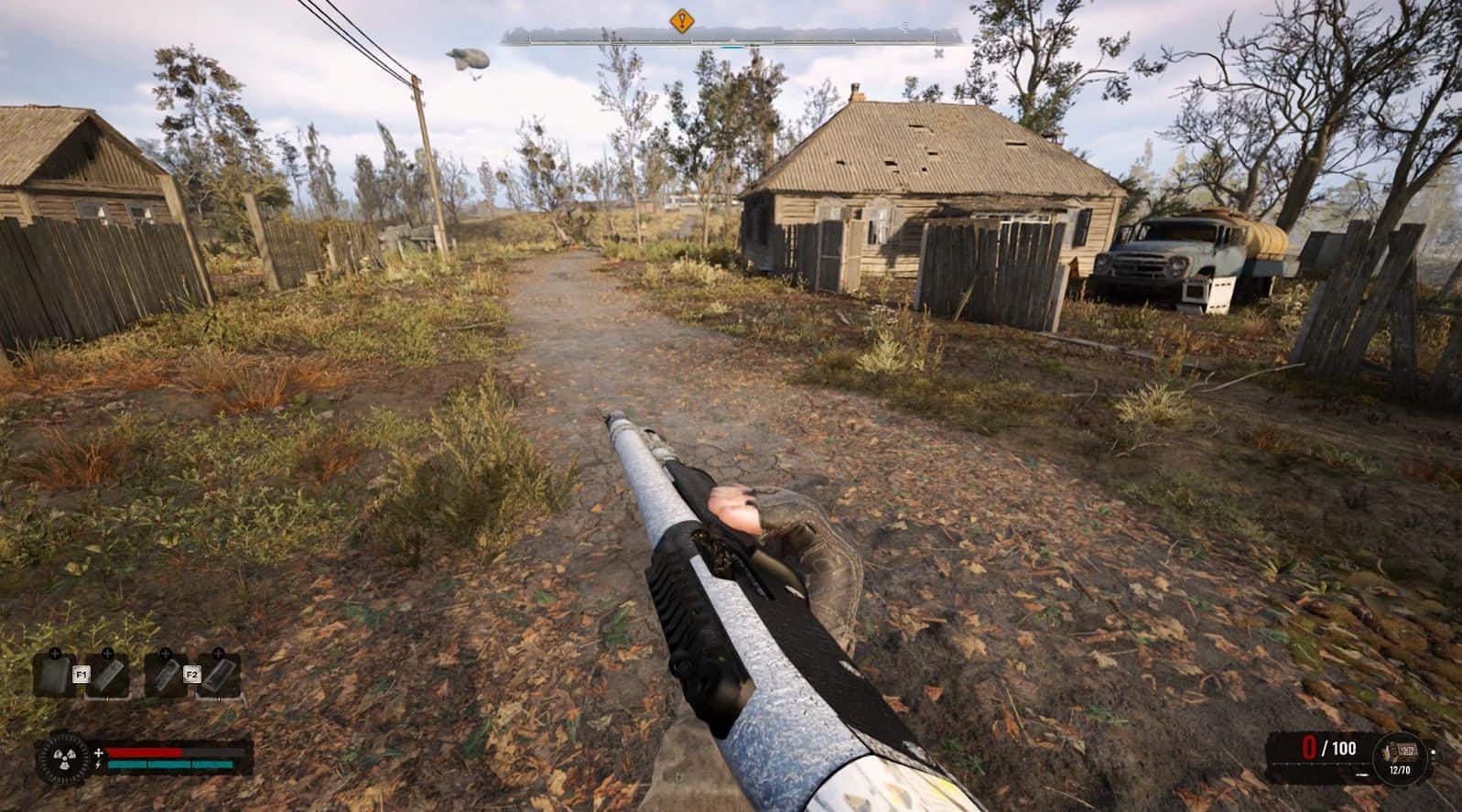The width and height of the screenshot is (1462, 812).
Task: Select the quick slot right of F2
Action: click(220, 676)
